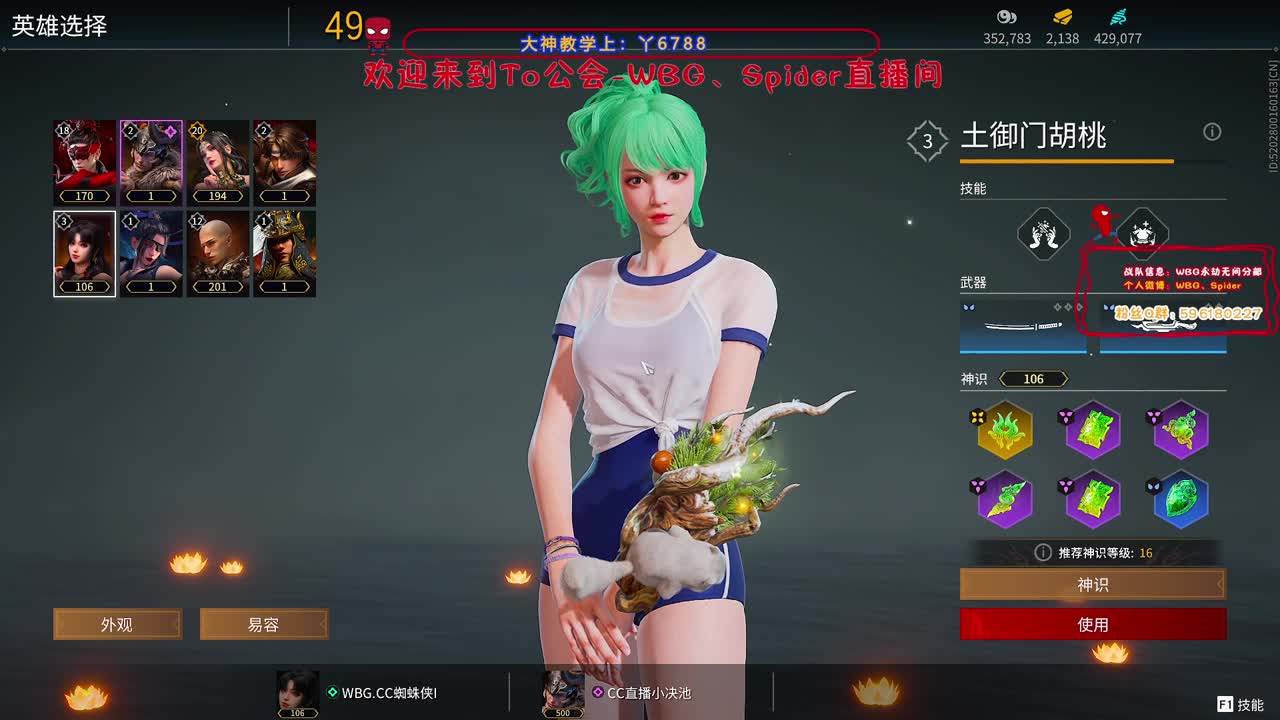Open the 神识 configuration panel button

(1094, 584)
